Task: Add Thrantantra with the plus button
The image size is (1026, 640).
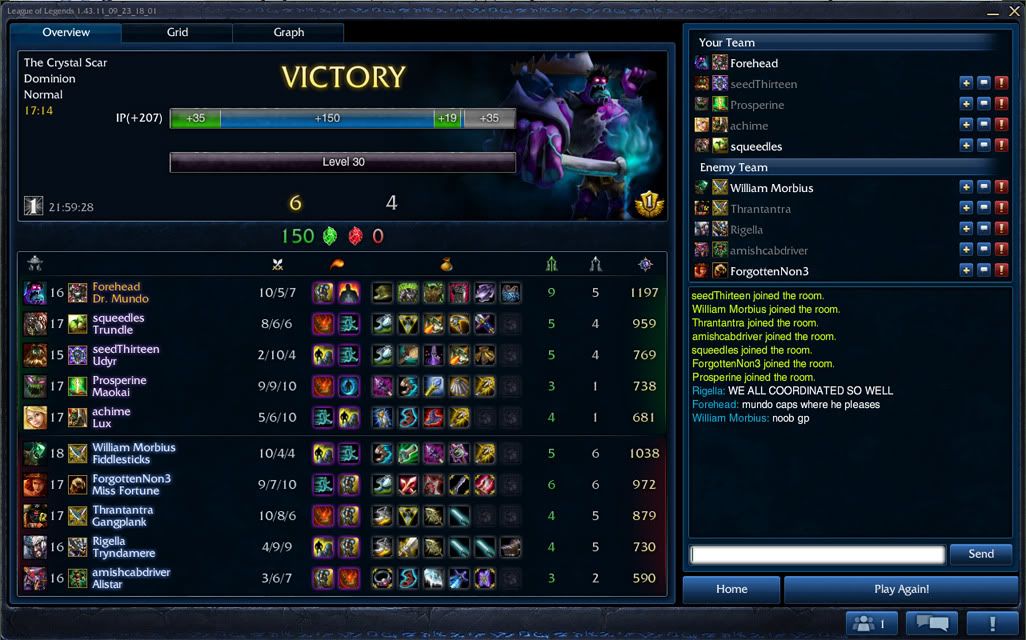Action: [966, 208]
